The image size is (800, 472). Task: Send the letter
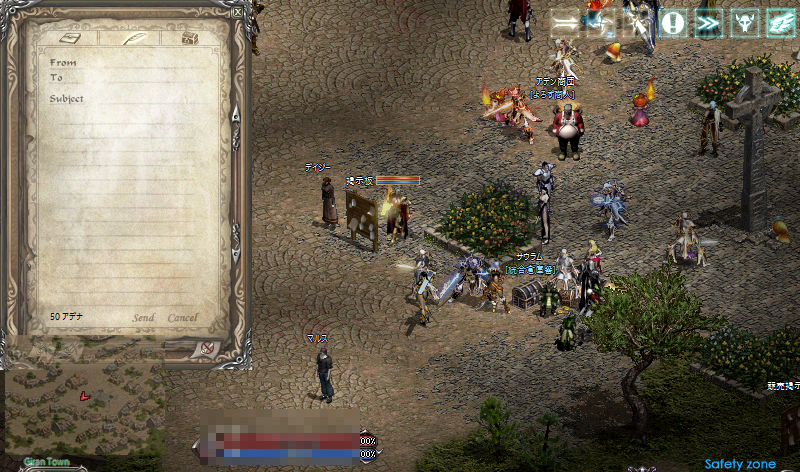tap(144, 318)
